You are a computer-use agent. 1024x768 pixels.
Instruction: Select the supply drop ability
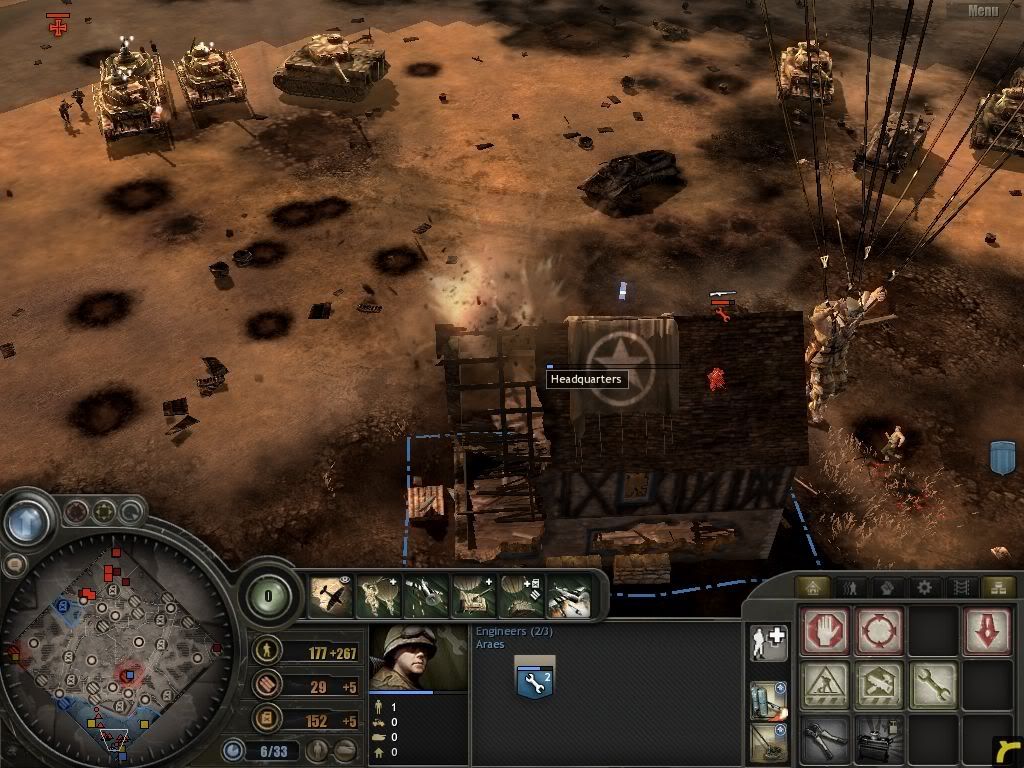tap(522, 596)
